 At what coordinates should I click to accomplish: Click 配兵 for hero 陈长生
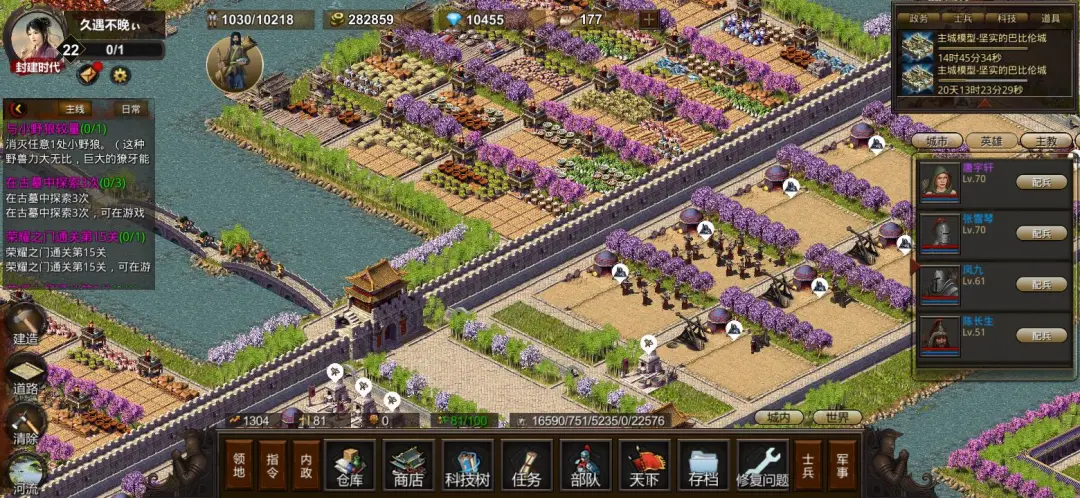tap(1041, 335)
